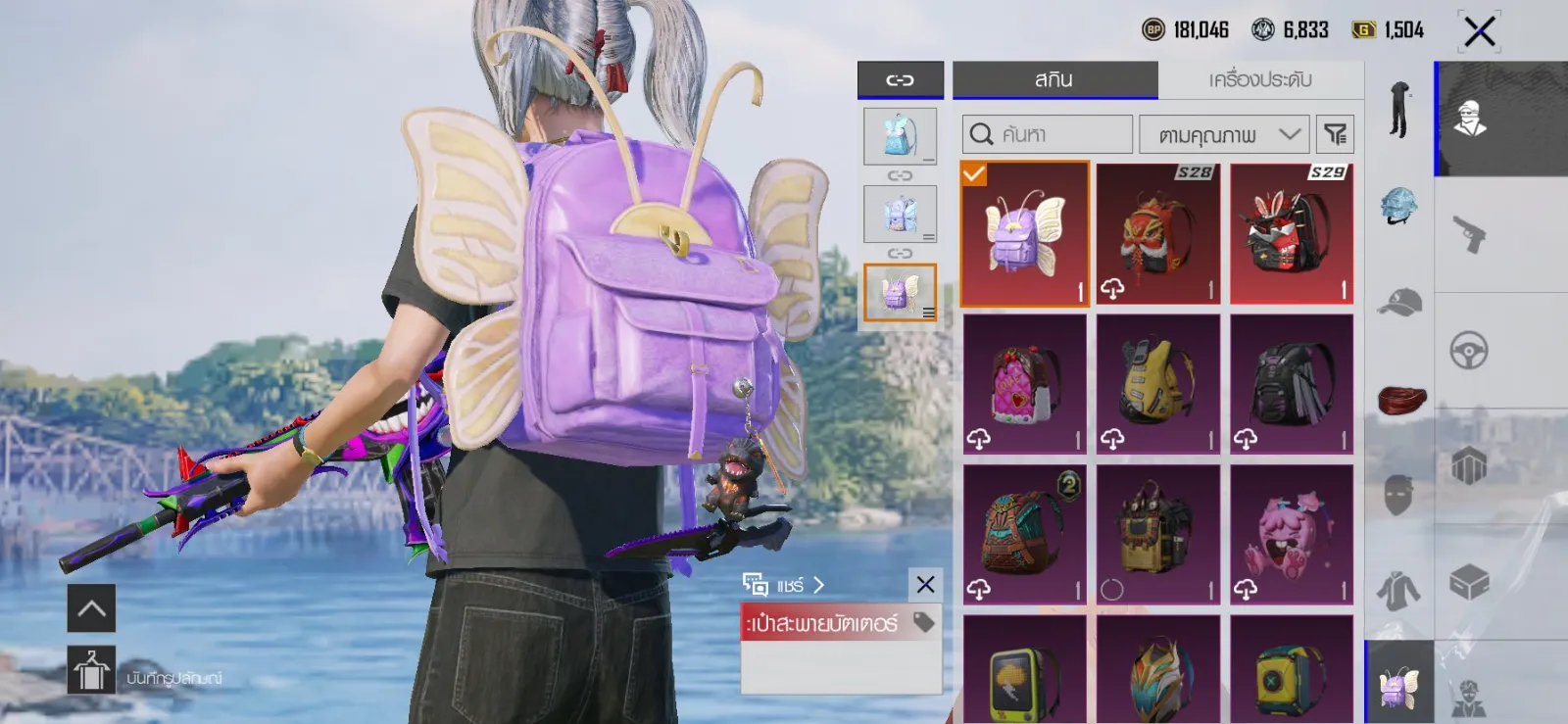The image size is (1568, 724).
Task: Share the outfit via แชร์
Action: (784, 585)
